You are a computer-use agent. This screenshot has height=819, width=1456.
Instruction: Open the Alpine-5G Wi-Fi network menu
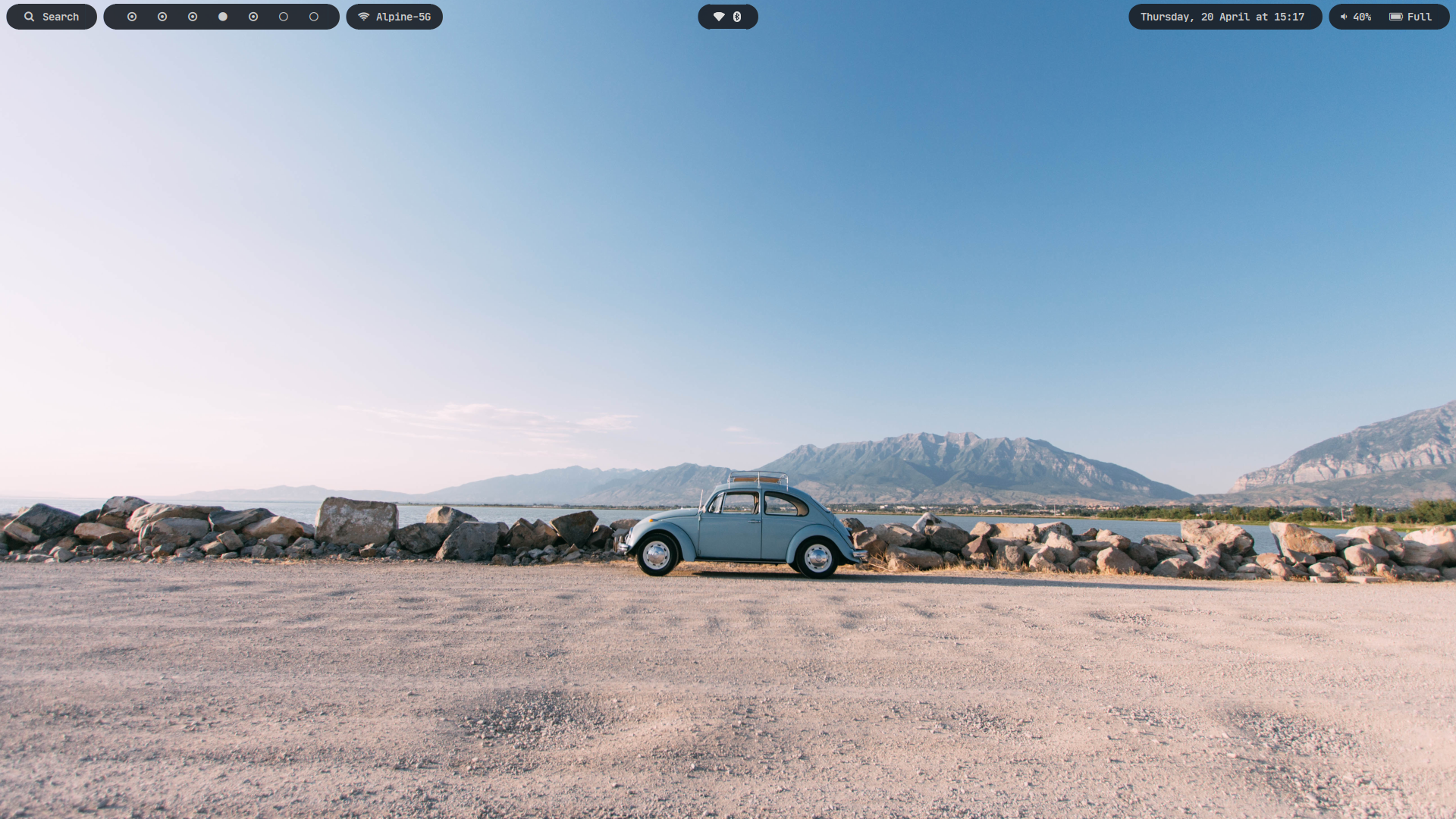point(394,17)
